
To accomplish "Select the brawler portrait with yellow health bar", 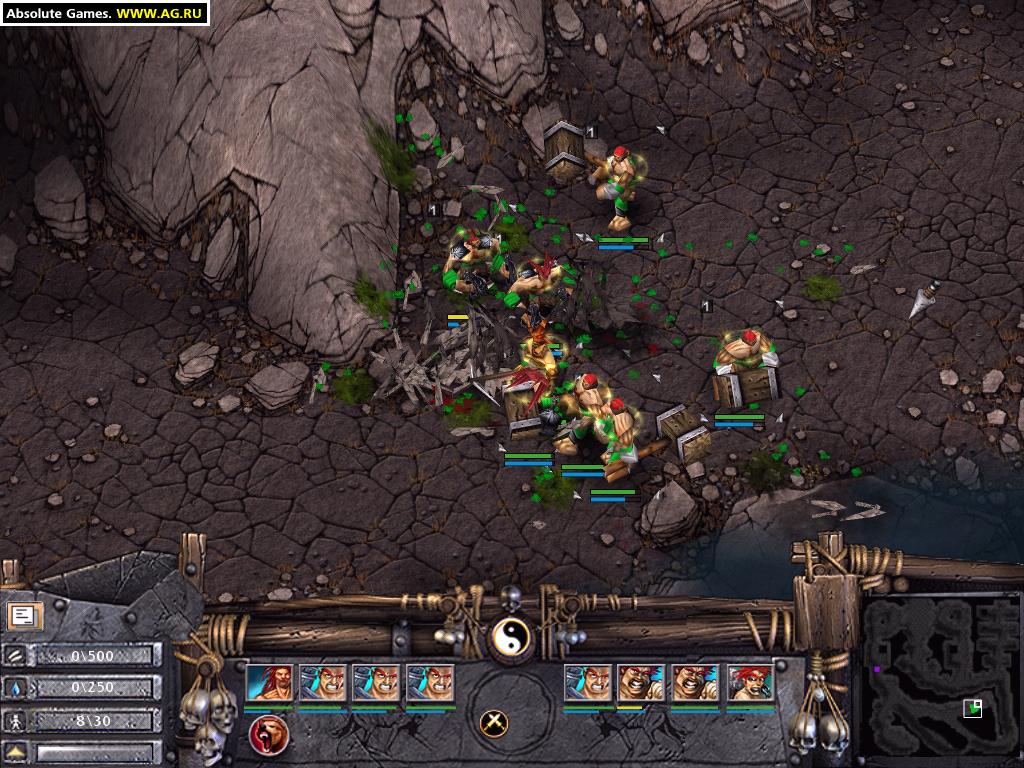I will click(x=641, y=683).
